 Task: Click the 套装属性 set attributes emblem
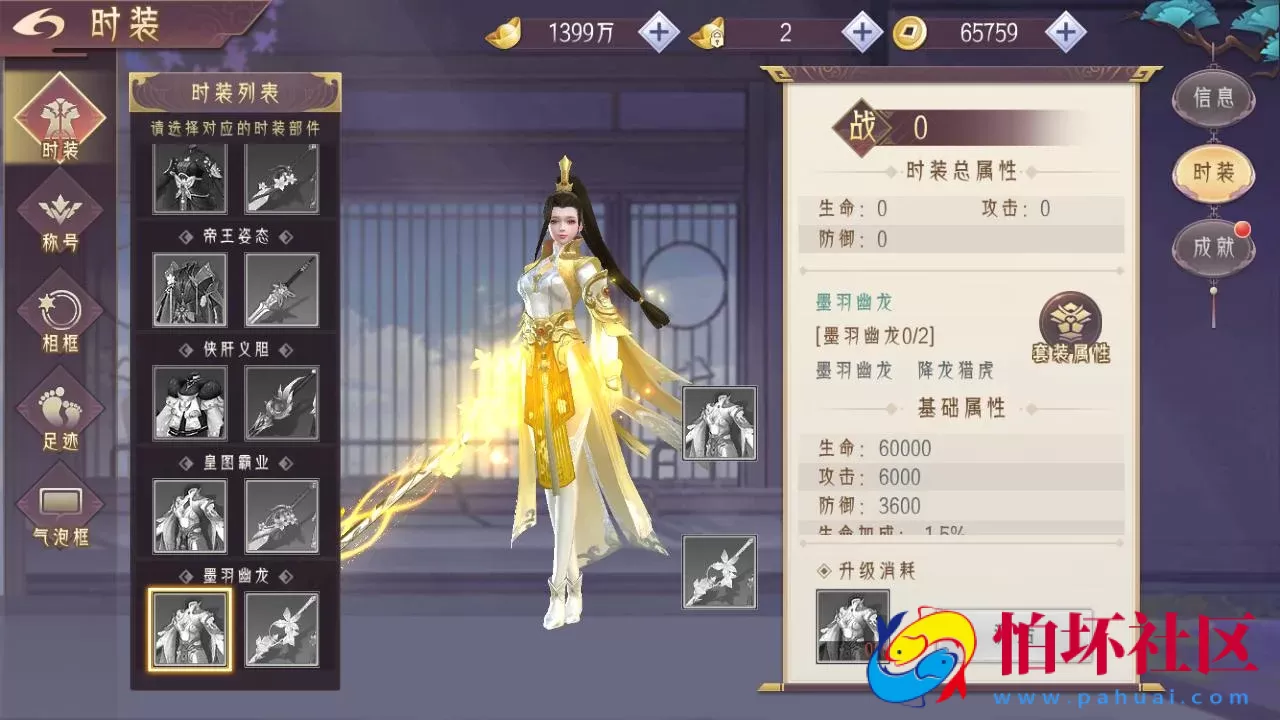[x=1069, y=322]
